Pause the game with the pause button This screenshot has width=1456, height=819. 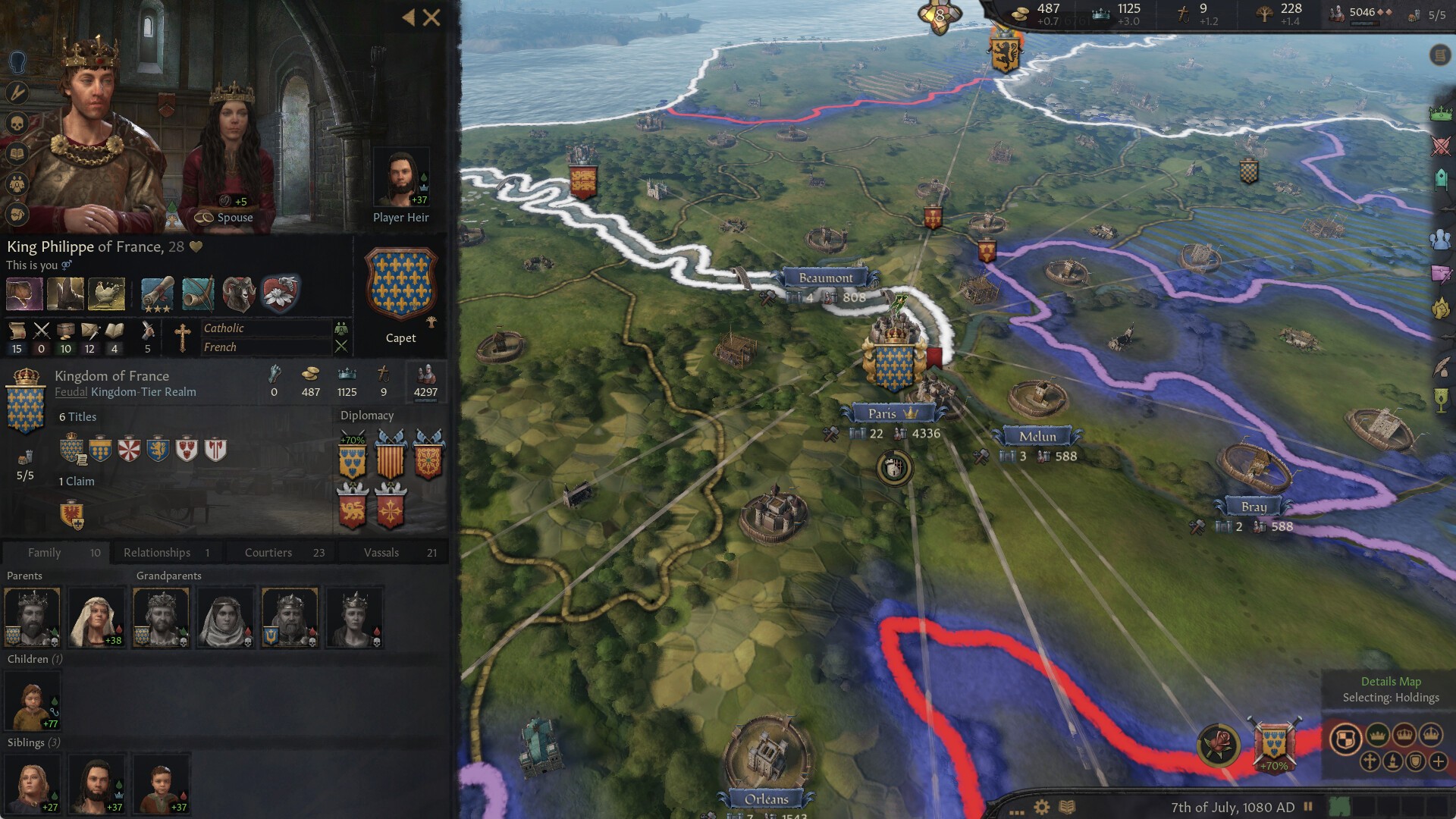coord(1308,806)
